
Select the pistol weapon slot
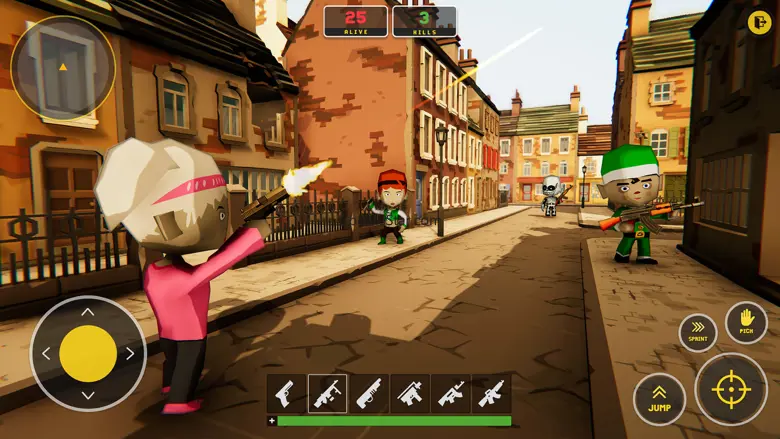point(286,393)
